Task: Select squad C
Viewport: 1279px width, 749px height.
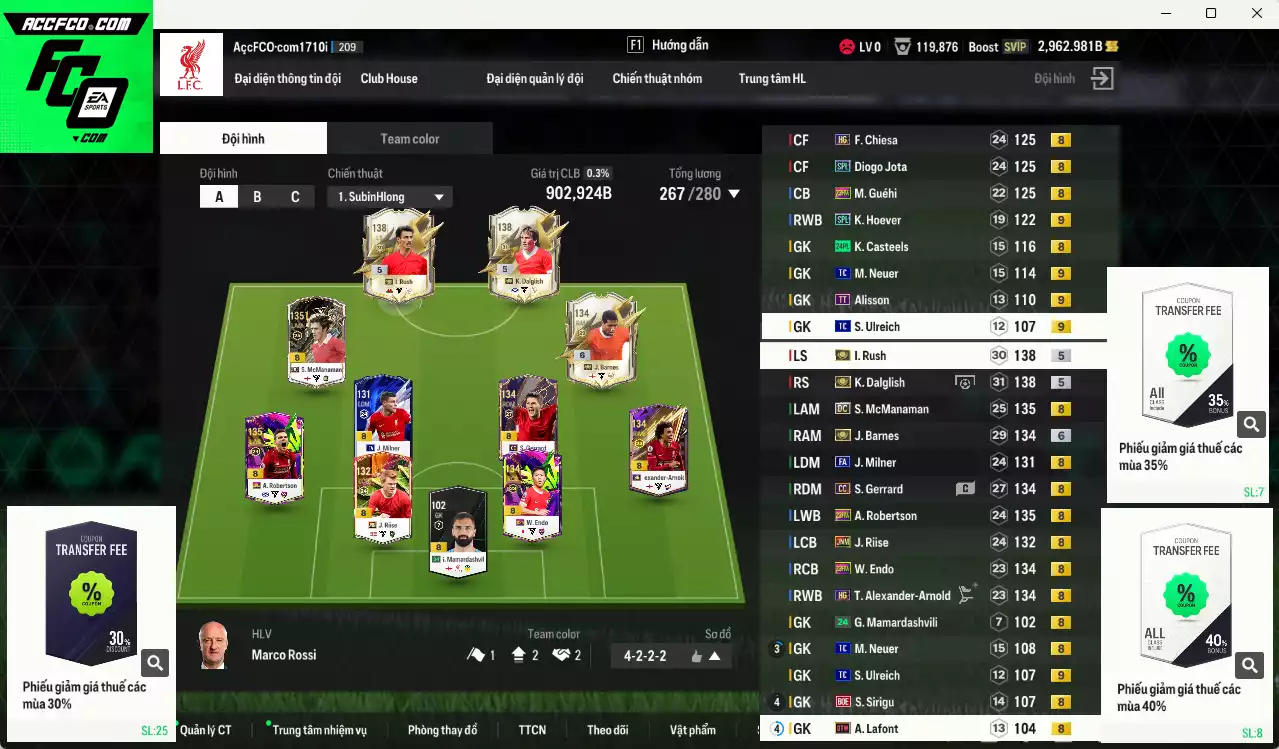Action: tap(295, 197)
